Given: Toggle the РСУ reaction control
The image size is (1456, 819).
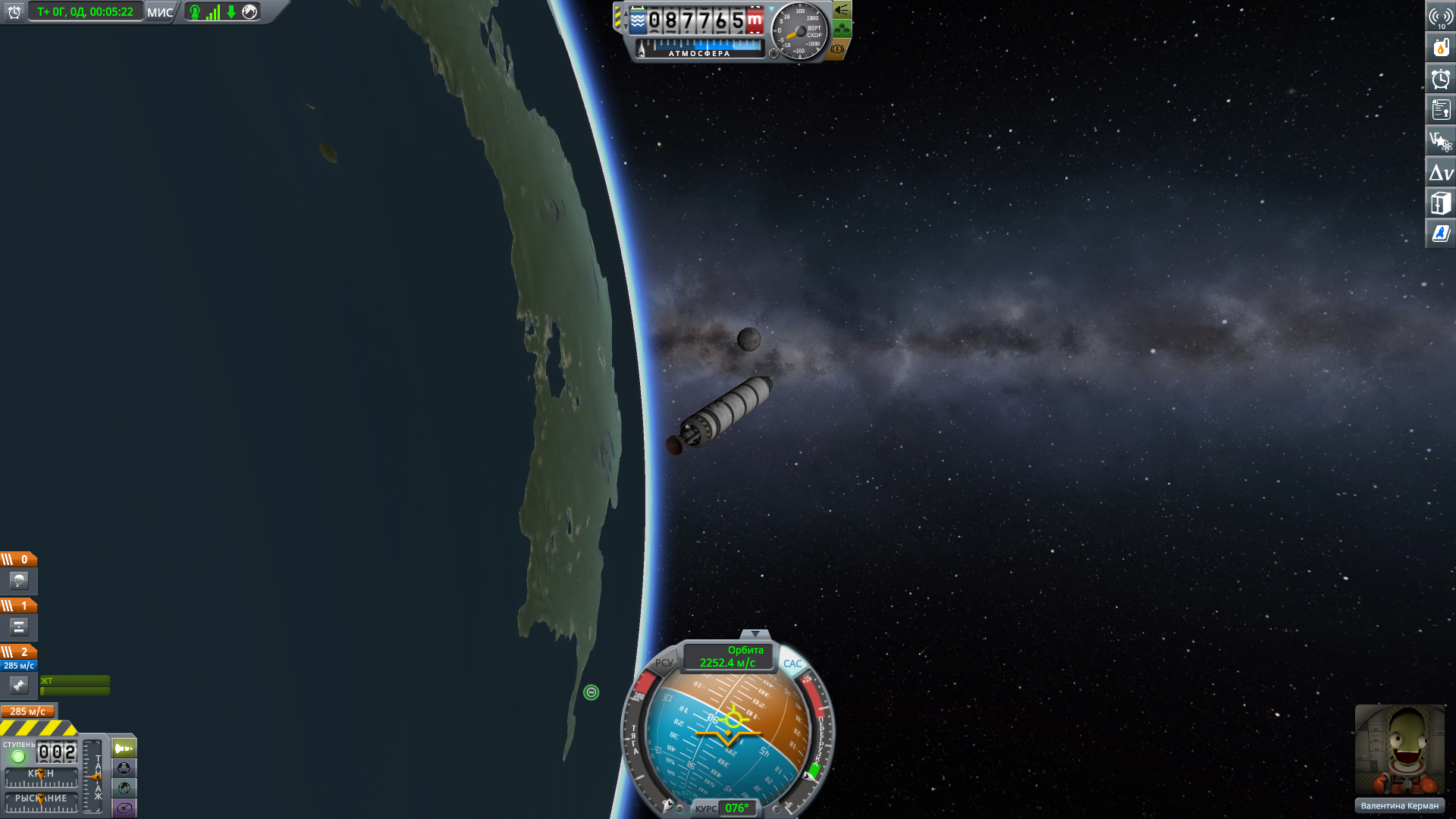Looking at the screenshot, I should pyautogui.click(x=664, y=663).
